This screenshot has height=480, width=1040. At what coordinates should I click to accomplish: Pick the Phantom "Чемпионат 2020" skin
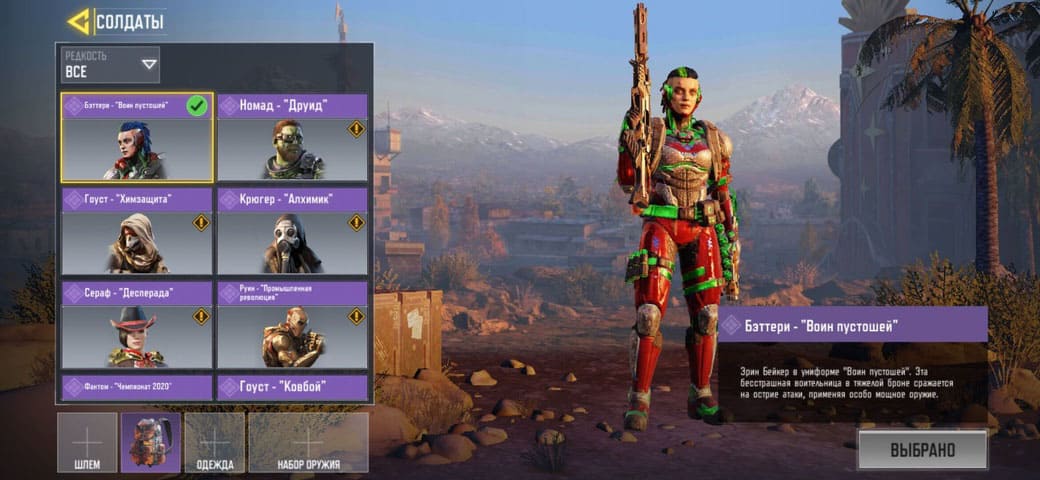click(x=137, y=387)
